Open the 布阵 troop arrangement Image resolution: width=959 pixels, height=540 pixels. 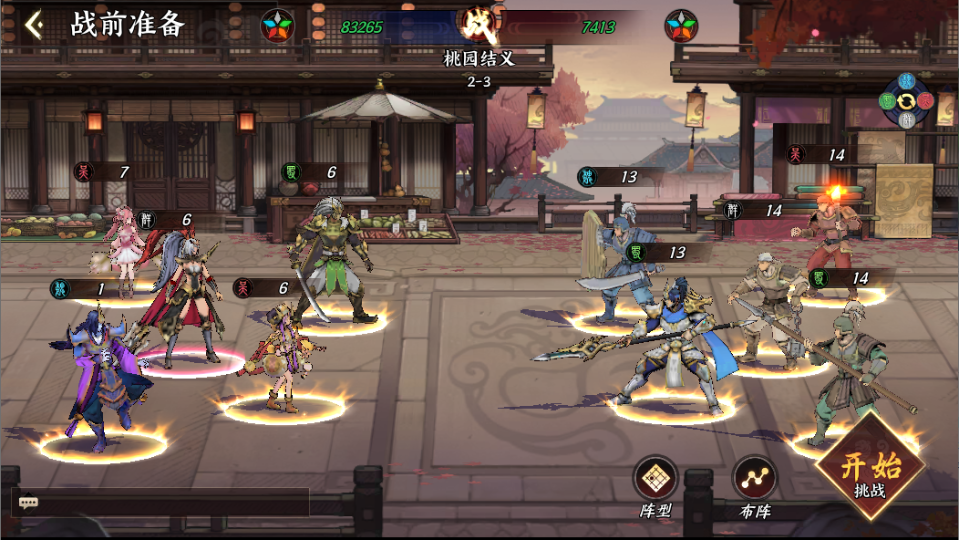[x=754, y=479]
